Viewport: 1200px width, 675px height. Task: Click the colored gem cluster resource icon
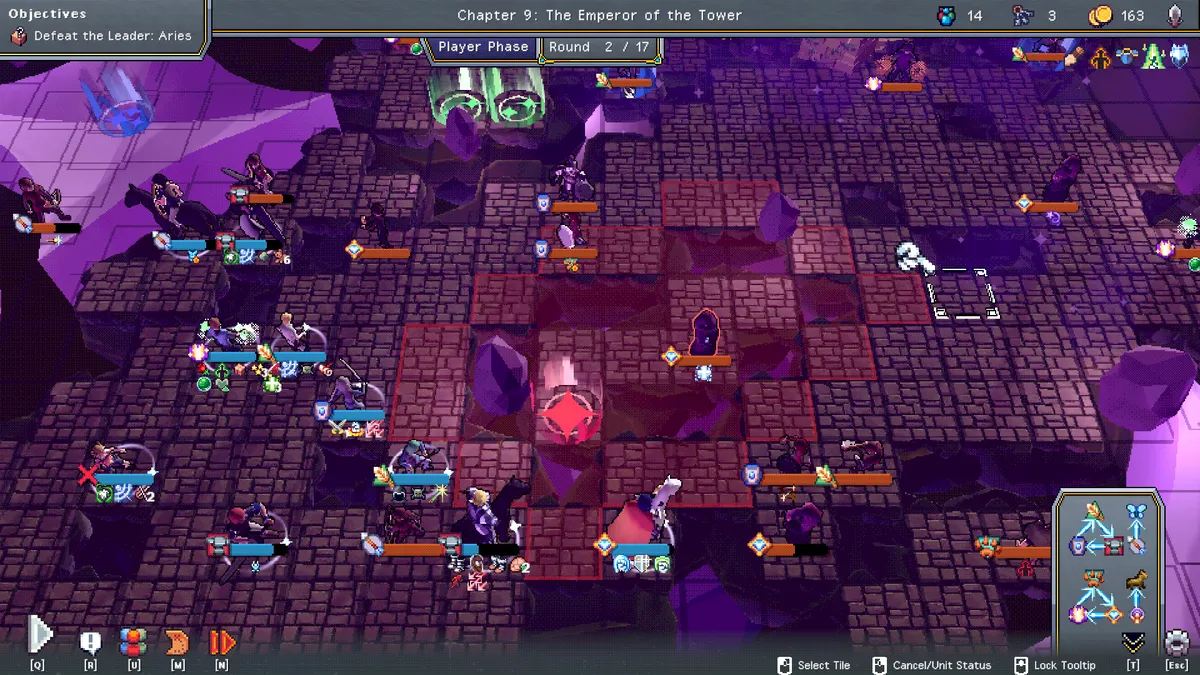pos(946,15)
